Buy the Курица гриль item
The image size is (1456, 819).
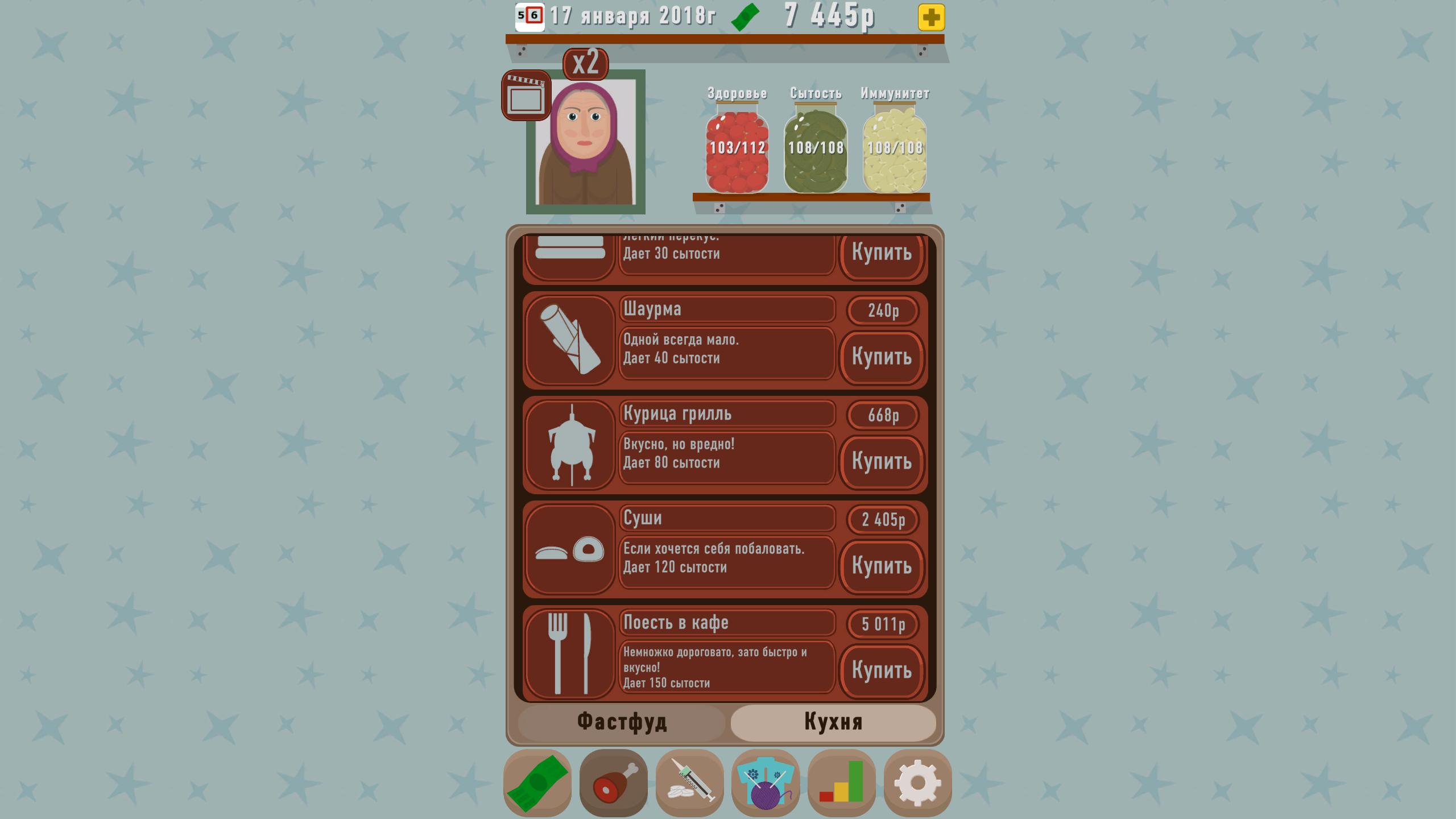coord(882,462)
